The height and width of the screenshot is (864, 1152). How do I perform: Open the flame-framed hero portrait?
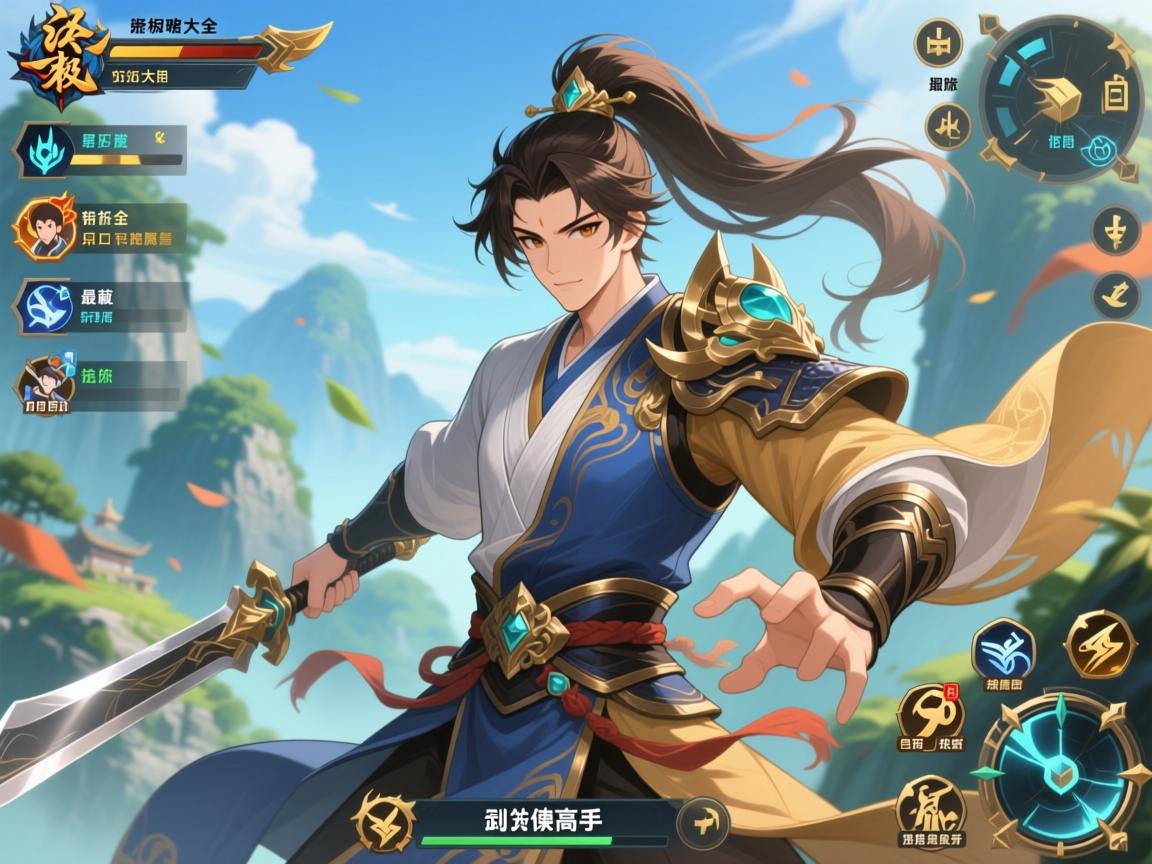(43, 227)
